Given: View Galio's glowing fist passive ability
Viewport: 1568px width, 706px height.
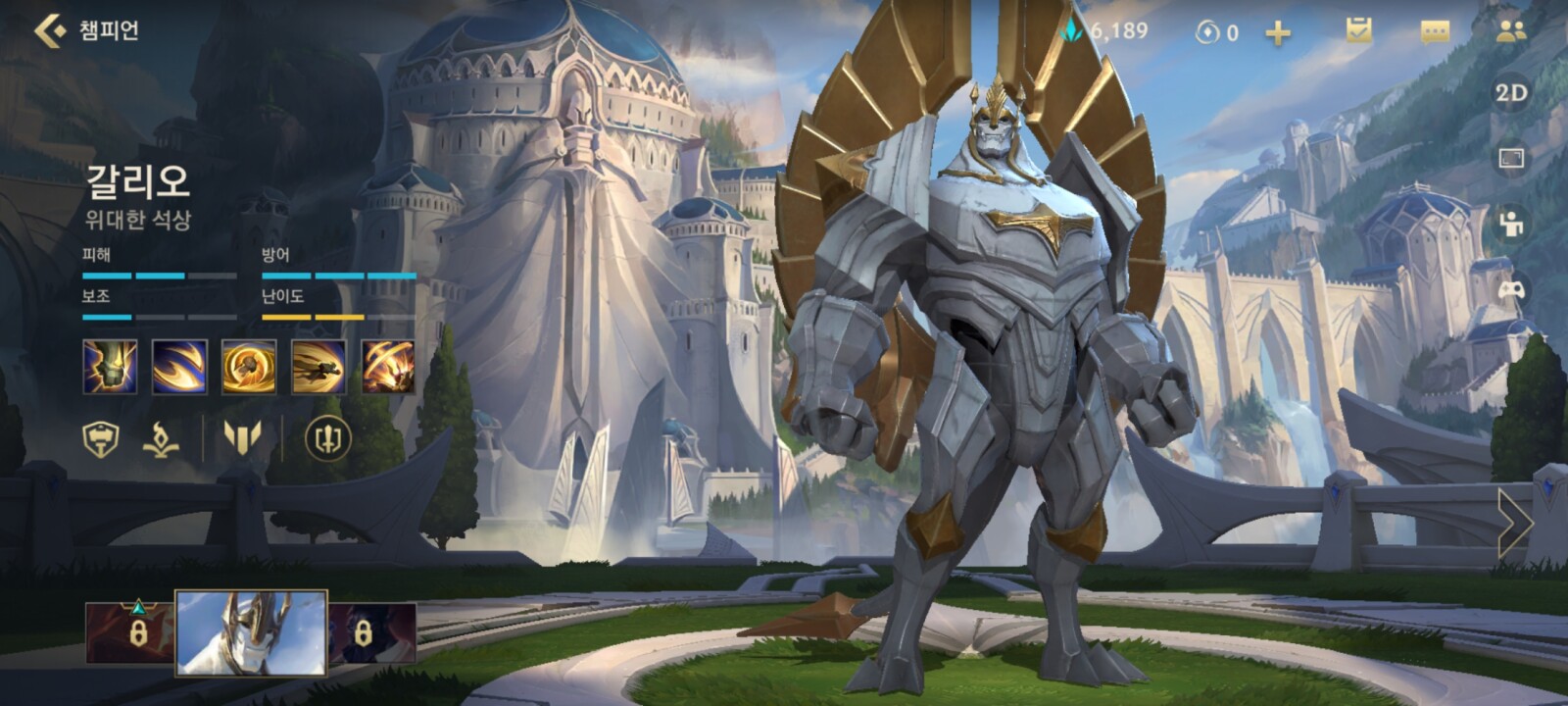Looking at the screenshot, I should pos(110,367).
